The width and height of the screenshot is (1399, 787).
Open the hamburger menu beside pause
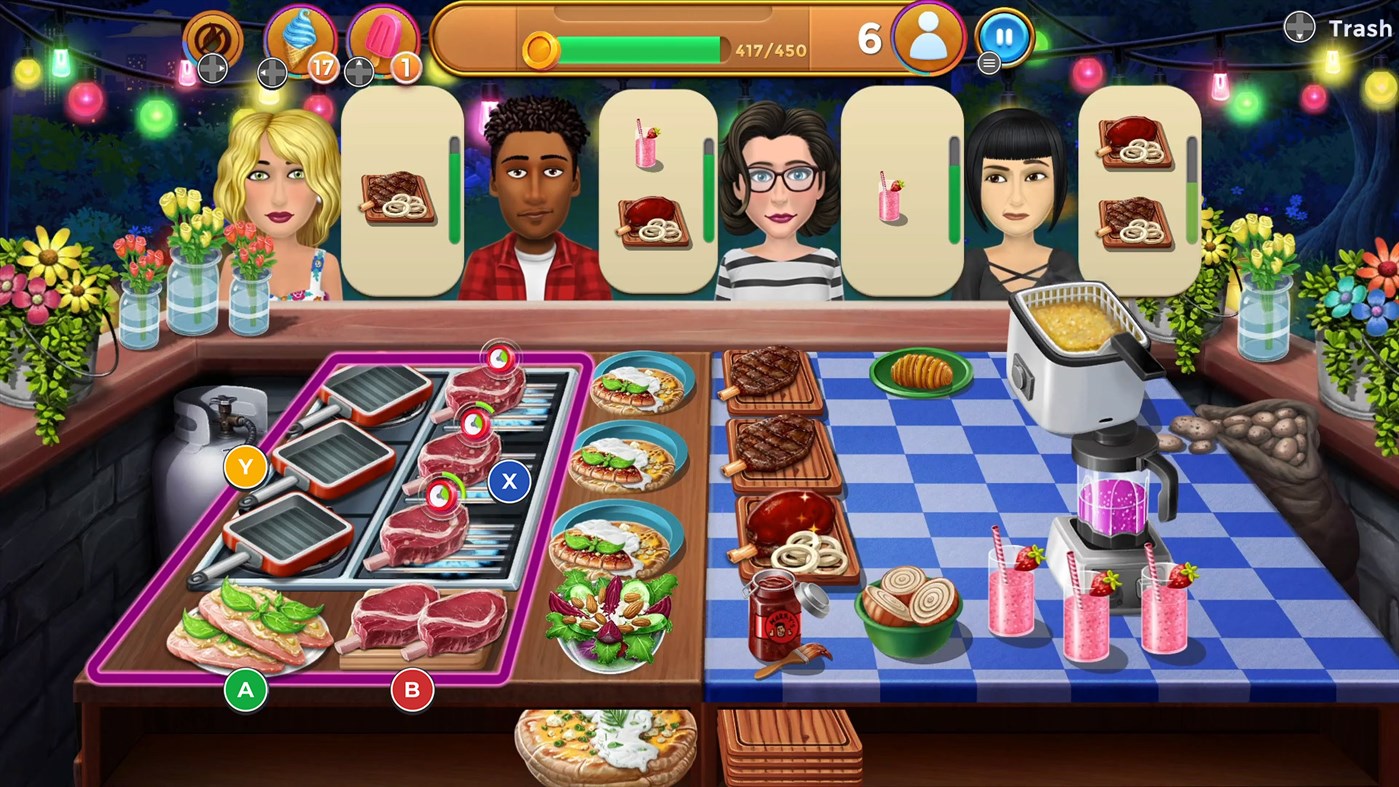(988, 62)
